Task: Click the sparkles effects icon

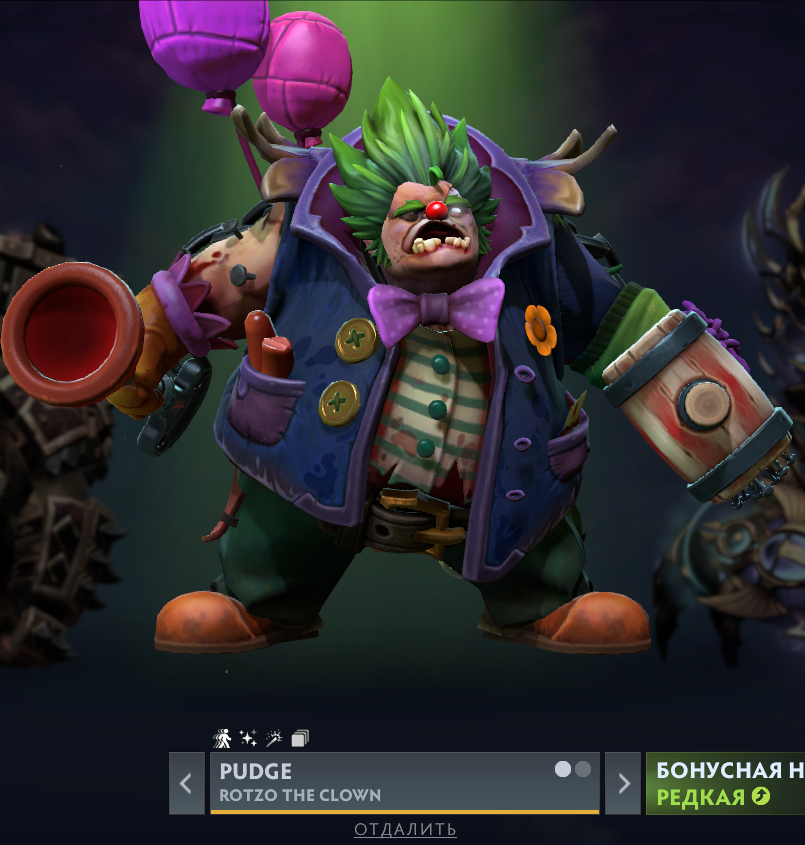Action: [248, 739]
